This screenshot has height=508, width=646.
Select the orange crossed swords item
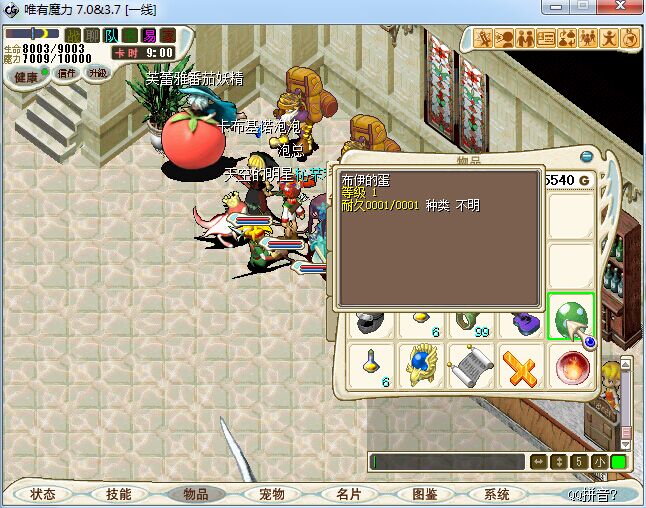[521, 366]
